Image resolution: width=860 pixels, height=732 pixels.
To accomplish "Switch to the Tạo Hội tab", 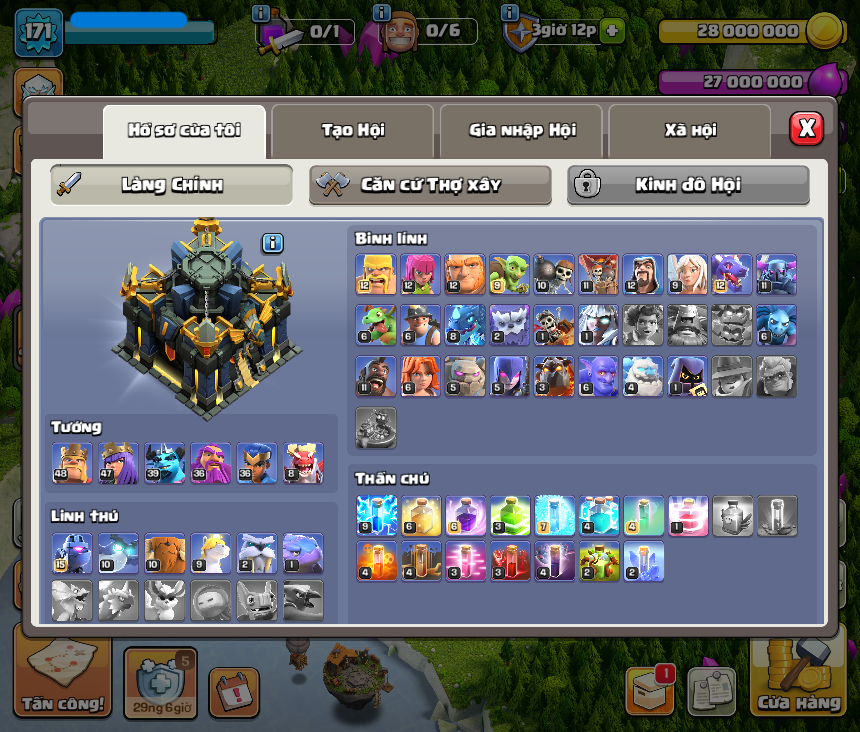I will [x=353, y=130].
